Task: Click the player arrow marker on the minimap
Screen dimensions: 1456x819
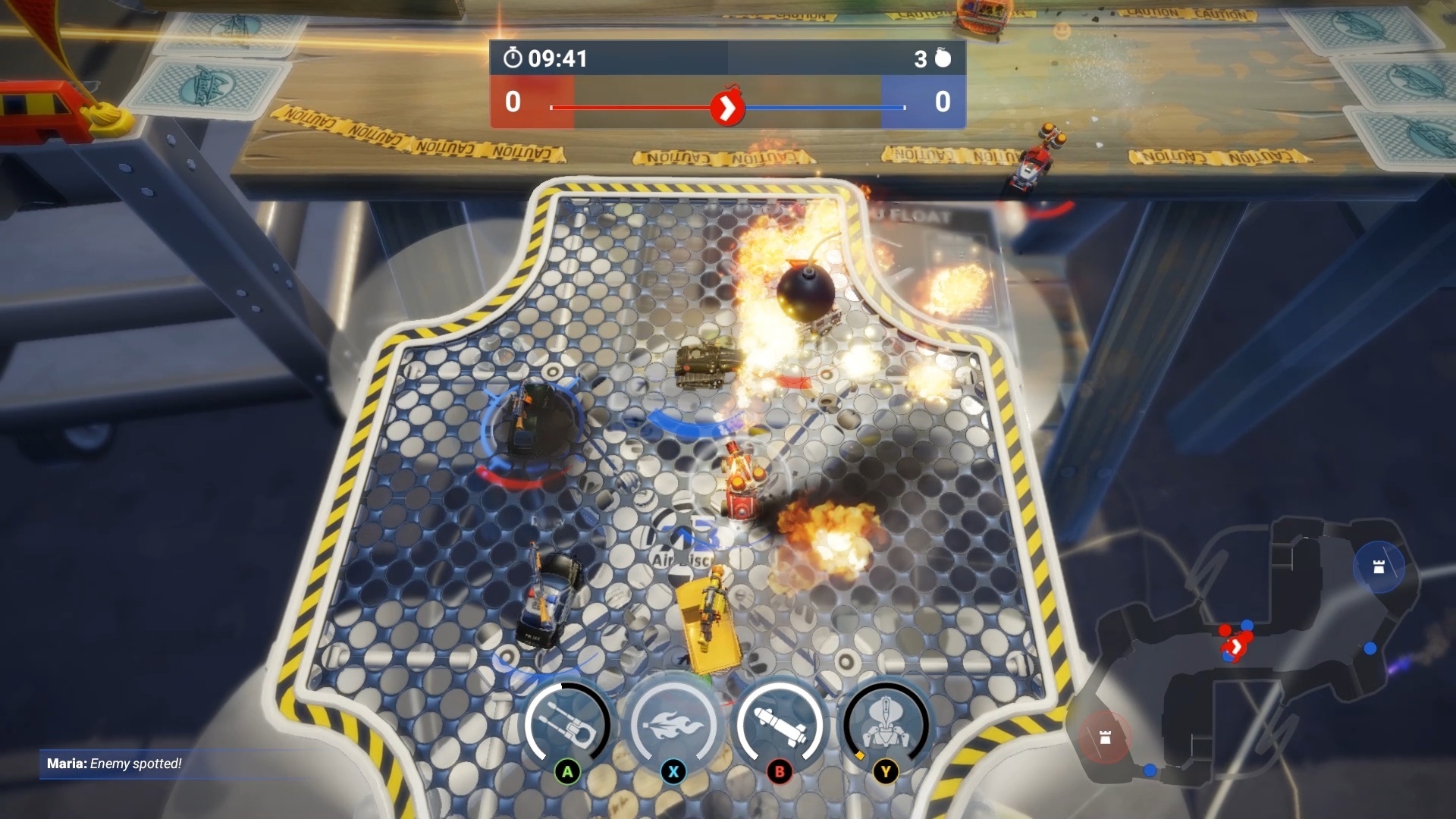Action: click(1236, 645)
